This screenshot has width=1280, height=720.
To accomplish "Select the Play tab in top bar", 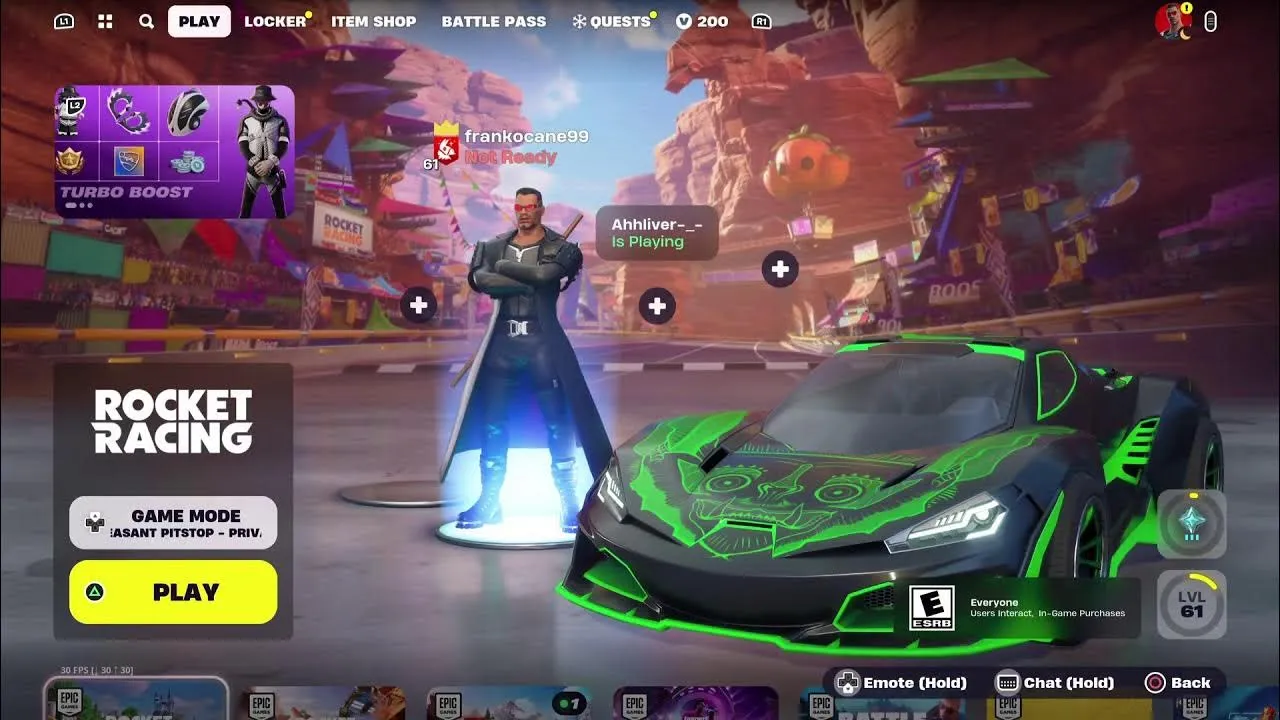I will point(199,21).
